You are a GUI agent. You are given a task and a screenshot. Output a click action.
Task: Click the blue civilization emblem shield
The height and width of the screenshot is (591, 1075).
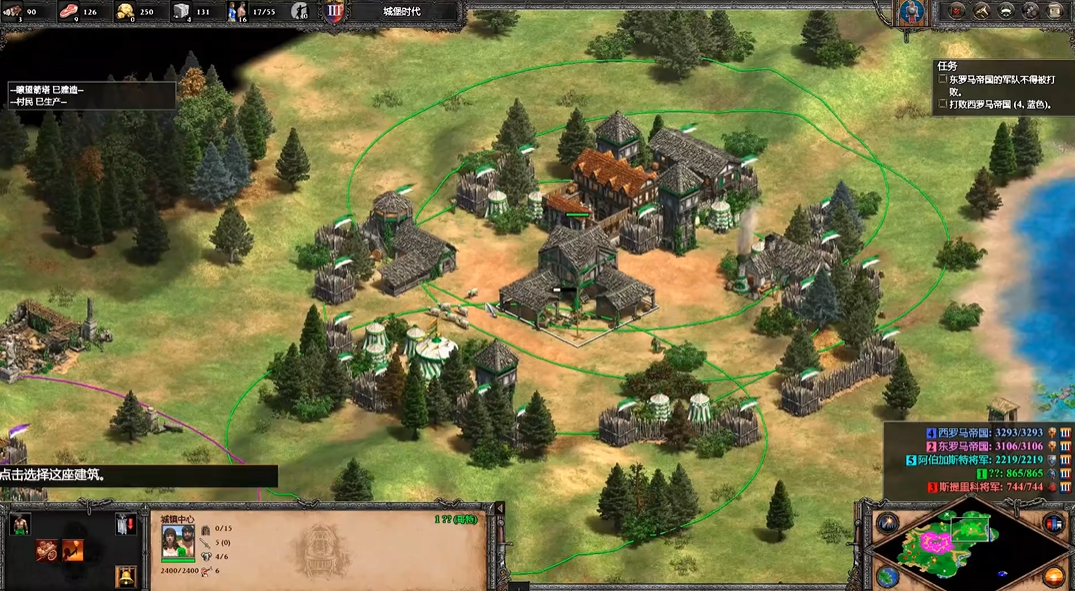911,12
